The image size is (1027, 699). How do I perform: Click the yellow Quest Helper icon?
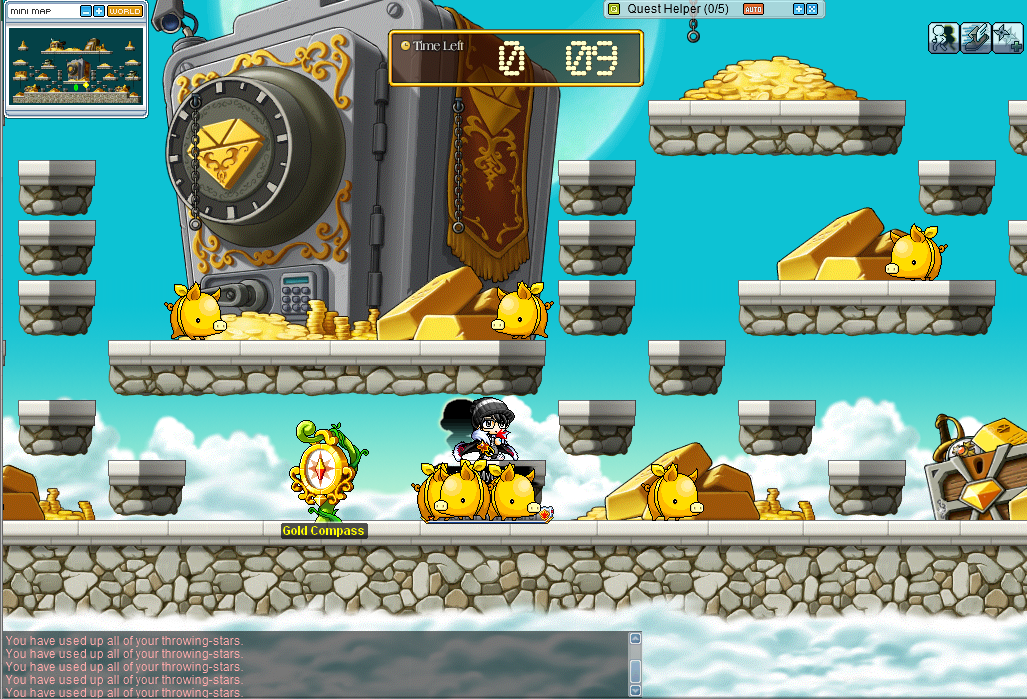pyautogui.click(x=614, y=9)
